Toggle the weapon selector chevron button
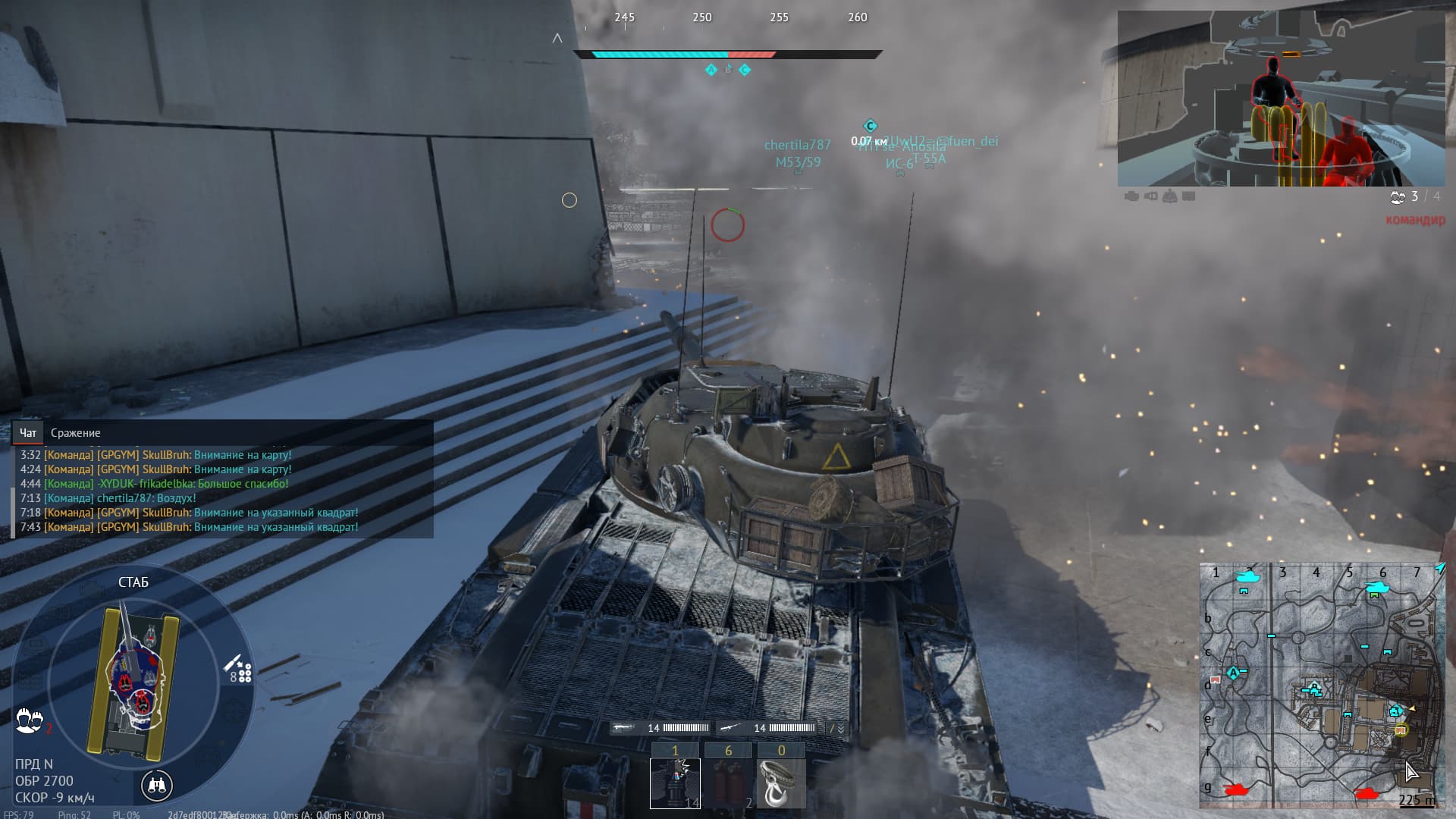 pos(836,728)
